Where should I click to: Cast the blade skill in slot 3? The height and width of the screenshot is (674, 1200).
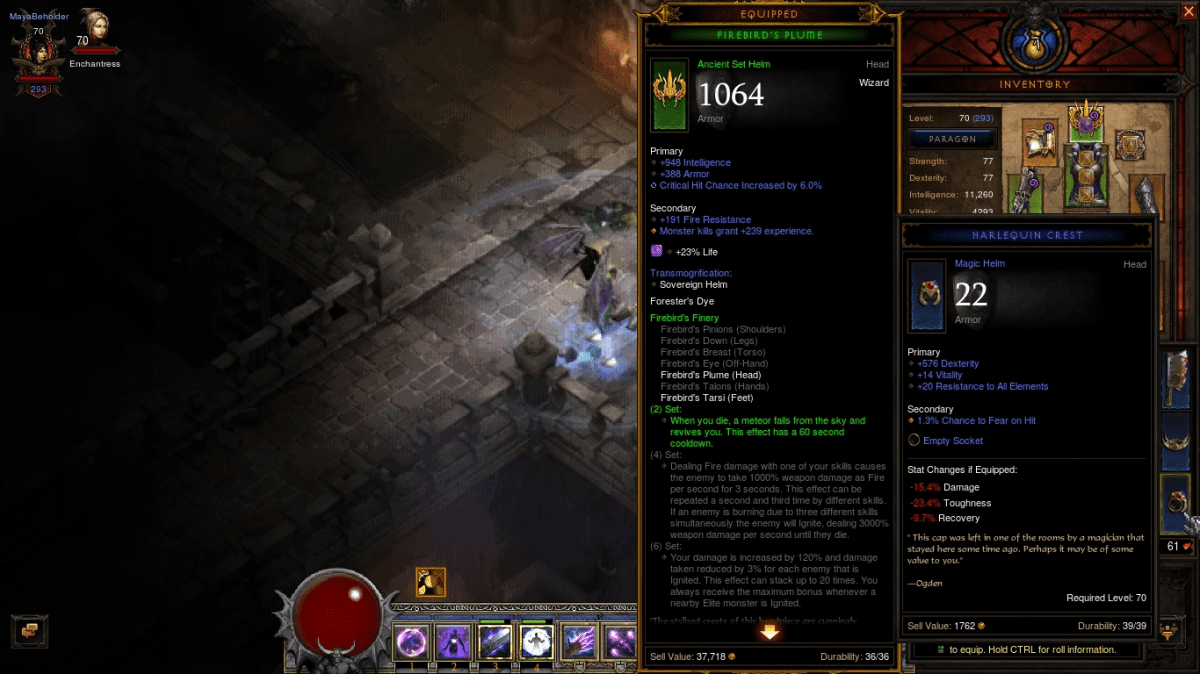pyautogui.click(x=492, y=641)
